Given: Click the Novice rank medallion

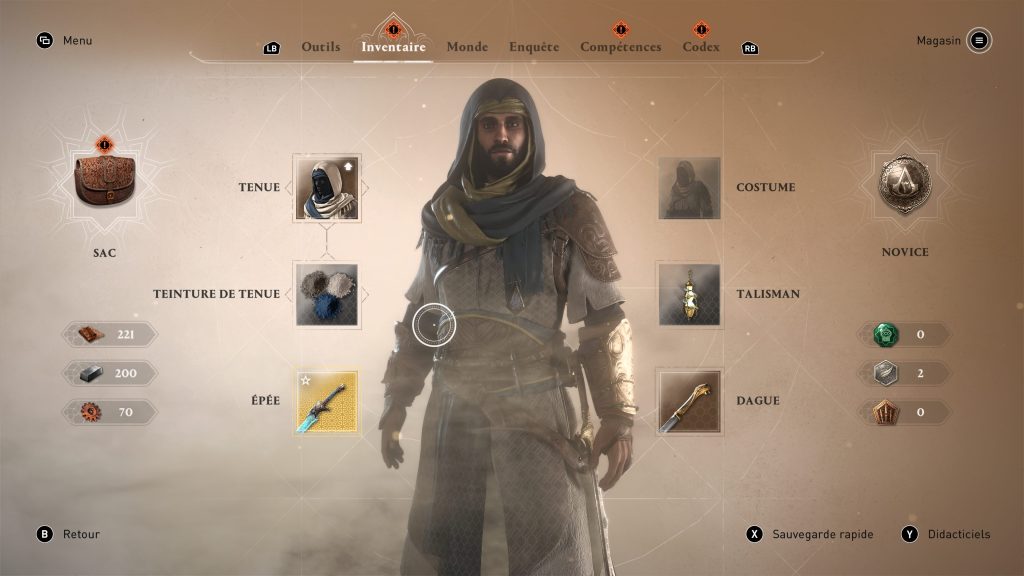Looking at the screenshot, I should [x=904, y=184].
